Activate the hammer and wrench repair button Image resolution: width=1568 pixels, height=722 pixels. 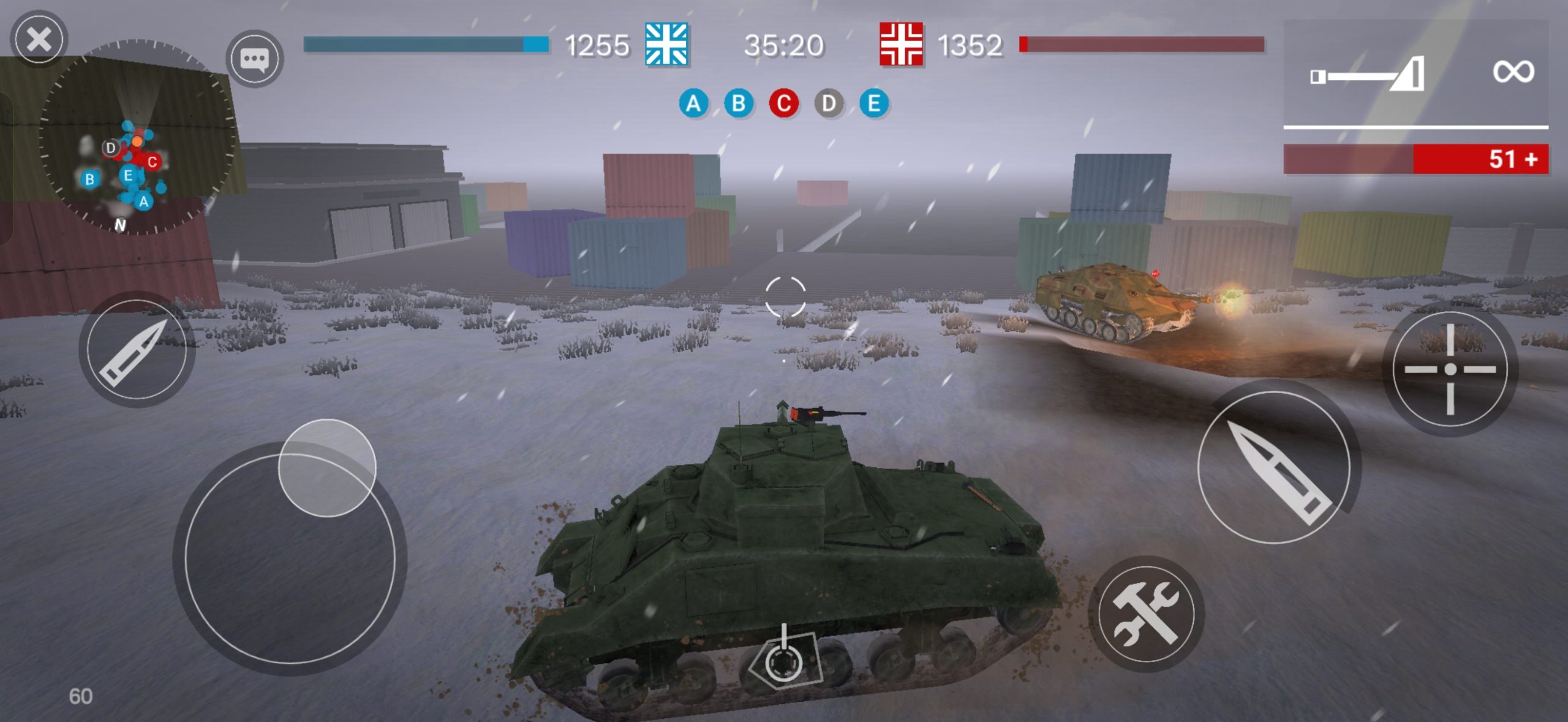[1145, 614]
